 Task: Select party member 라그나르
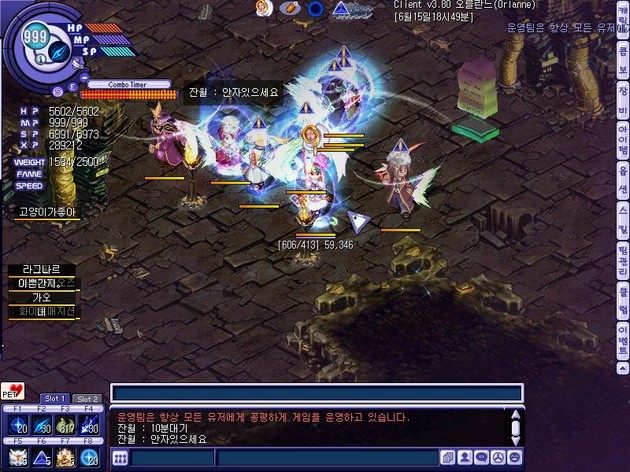pos(41,270)
